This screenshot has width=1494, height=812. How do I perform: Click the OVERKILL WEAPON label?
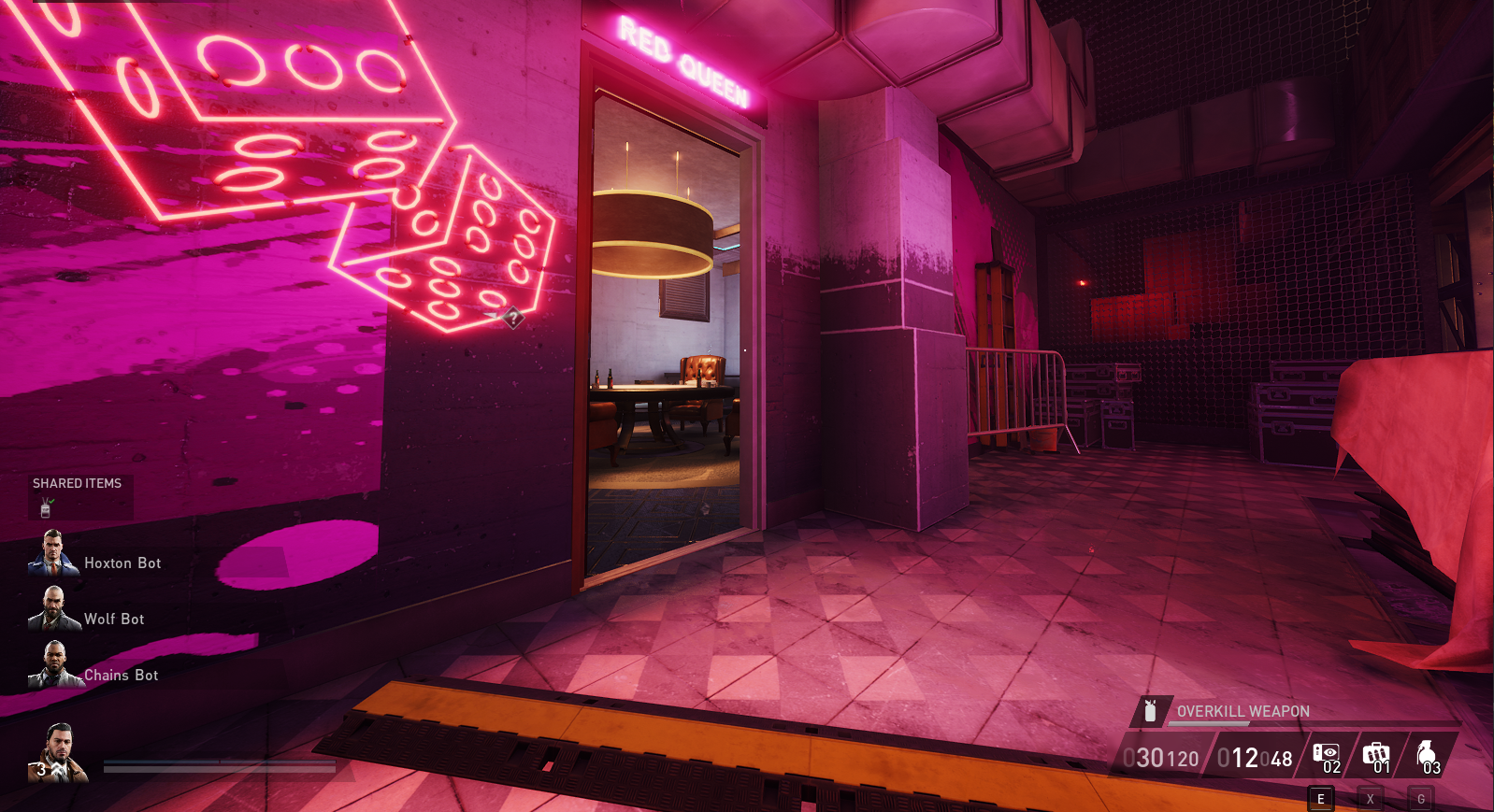[x=1243, y=712]
